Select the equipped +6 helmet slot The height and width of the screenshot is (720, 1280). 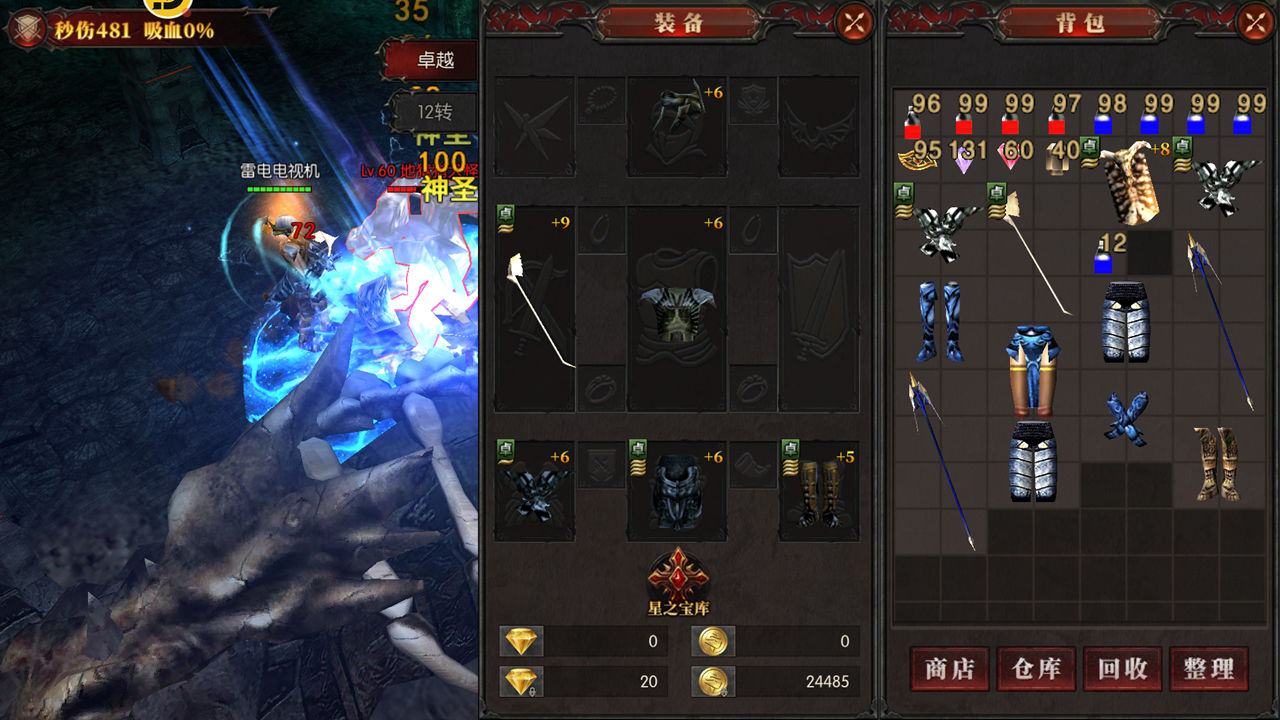click(x=678, y=126)
